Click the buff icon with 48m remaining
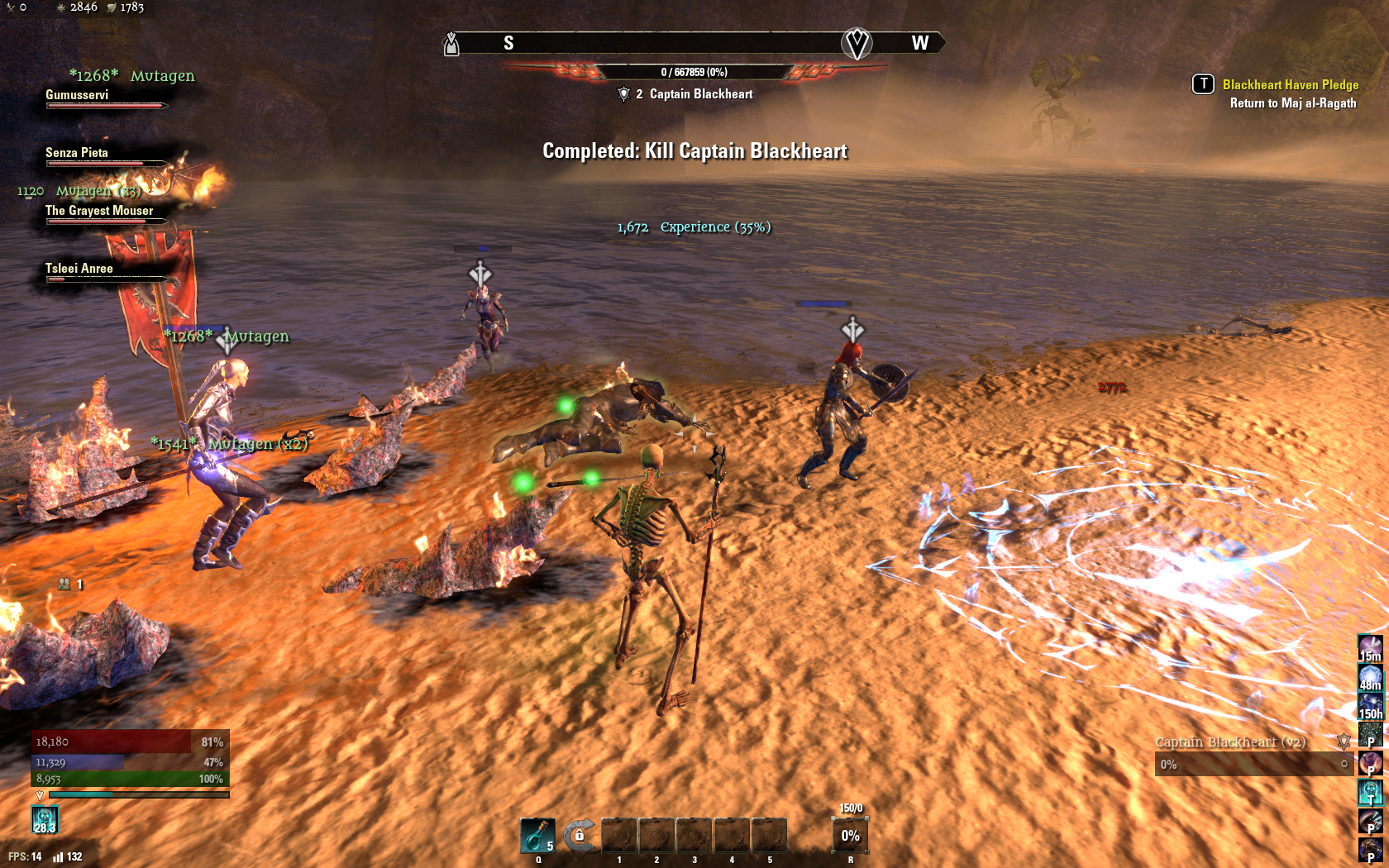This screenshot has height=868, width=1389. coord(1370,677)
